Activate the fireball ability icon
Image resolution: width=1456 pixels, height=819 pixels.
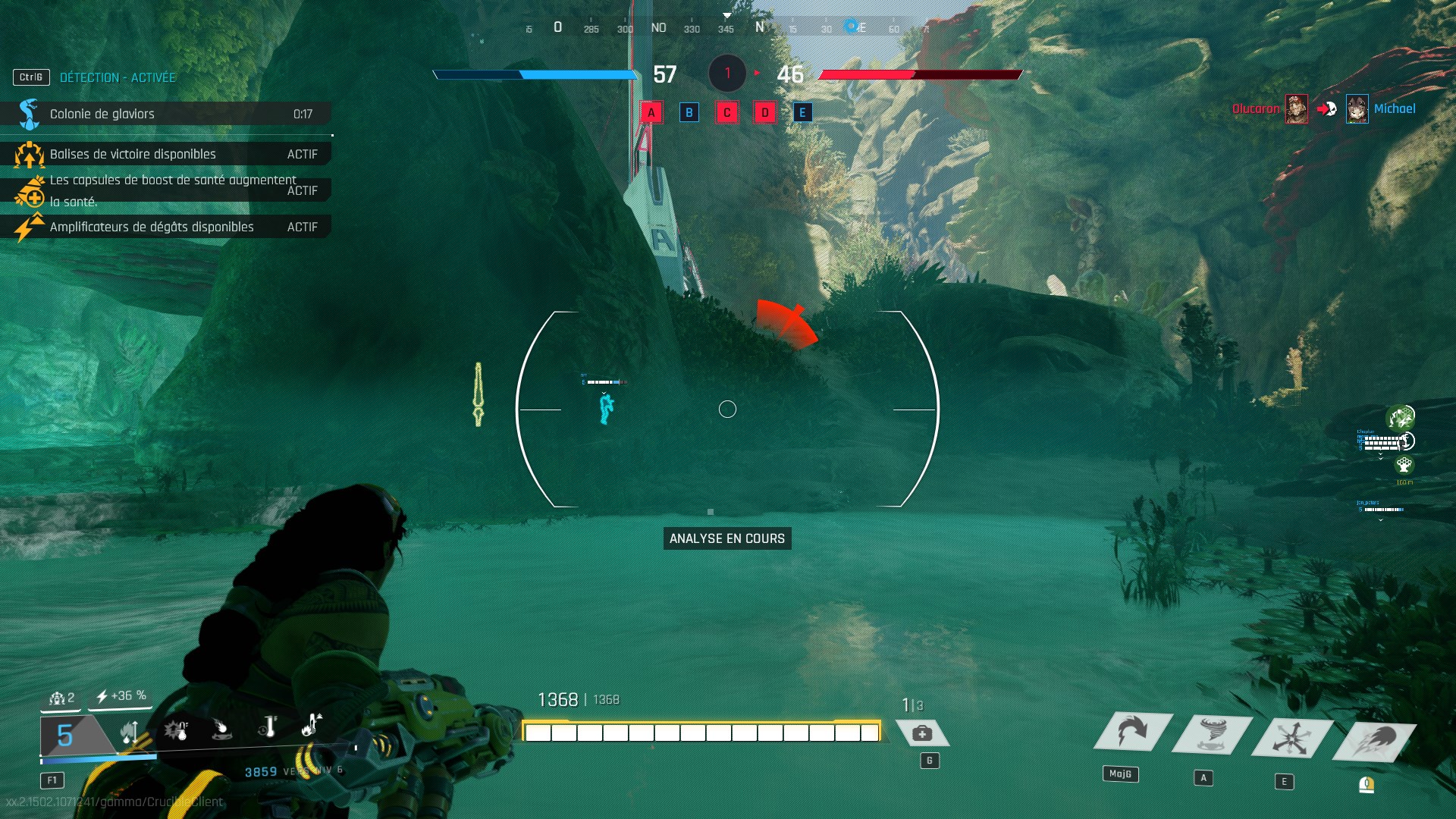click(x=1374, y=739)
